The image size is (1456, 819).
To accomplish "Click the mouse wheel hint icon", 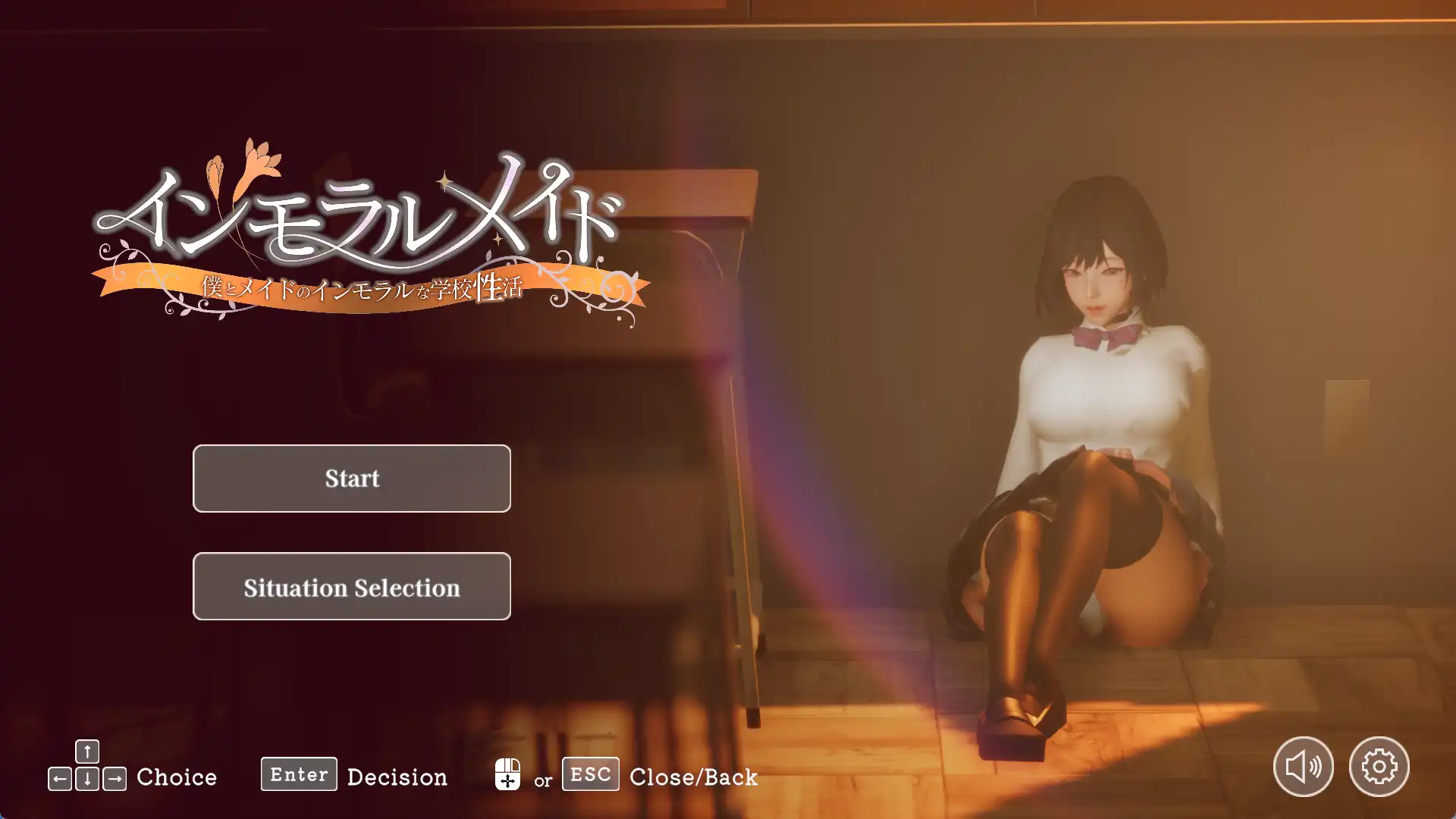I will coord(510,775).
